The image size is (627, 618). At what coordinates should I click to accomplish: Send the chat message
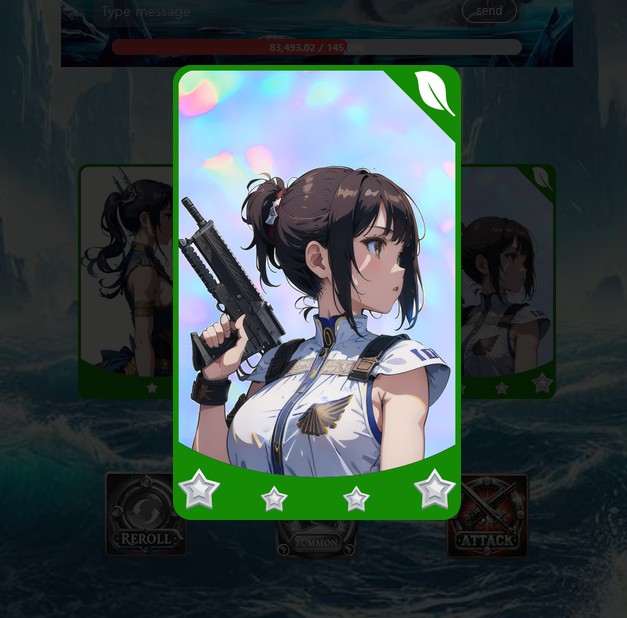click(x=489, y=11)
